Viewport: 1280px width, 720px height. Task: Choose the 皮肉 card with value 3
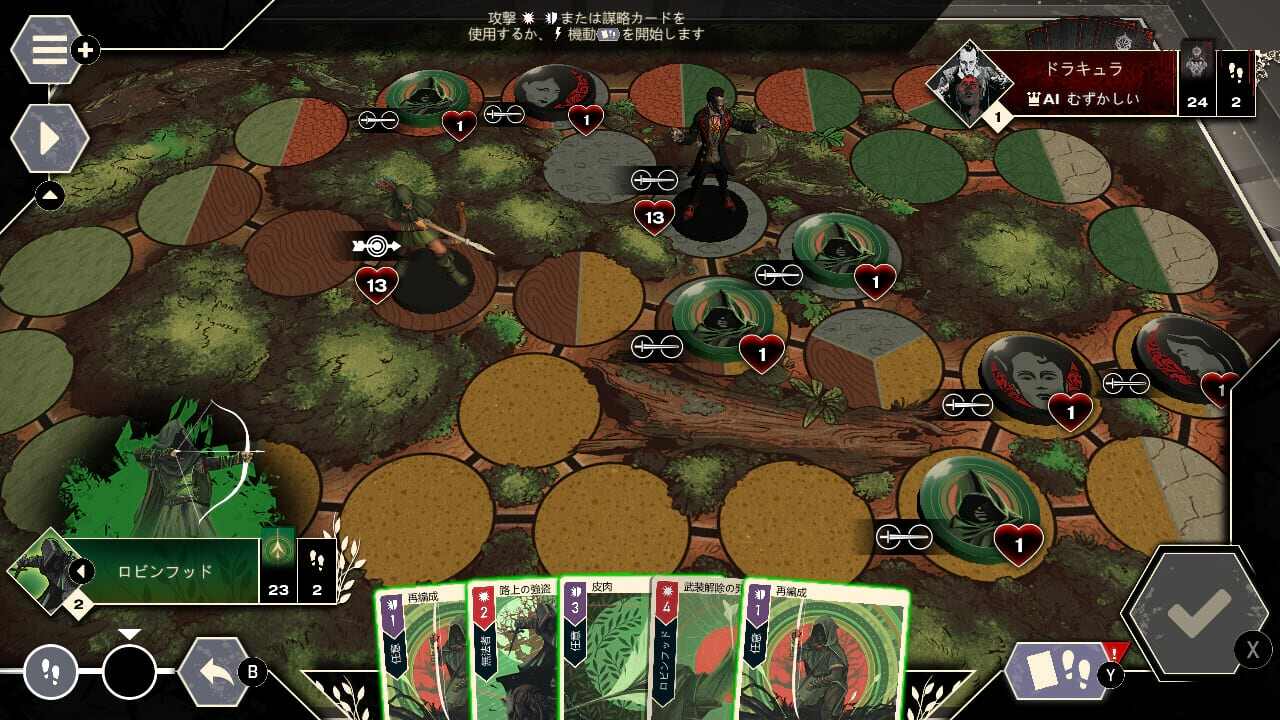[x=603, y=650]
